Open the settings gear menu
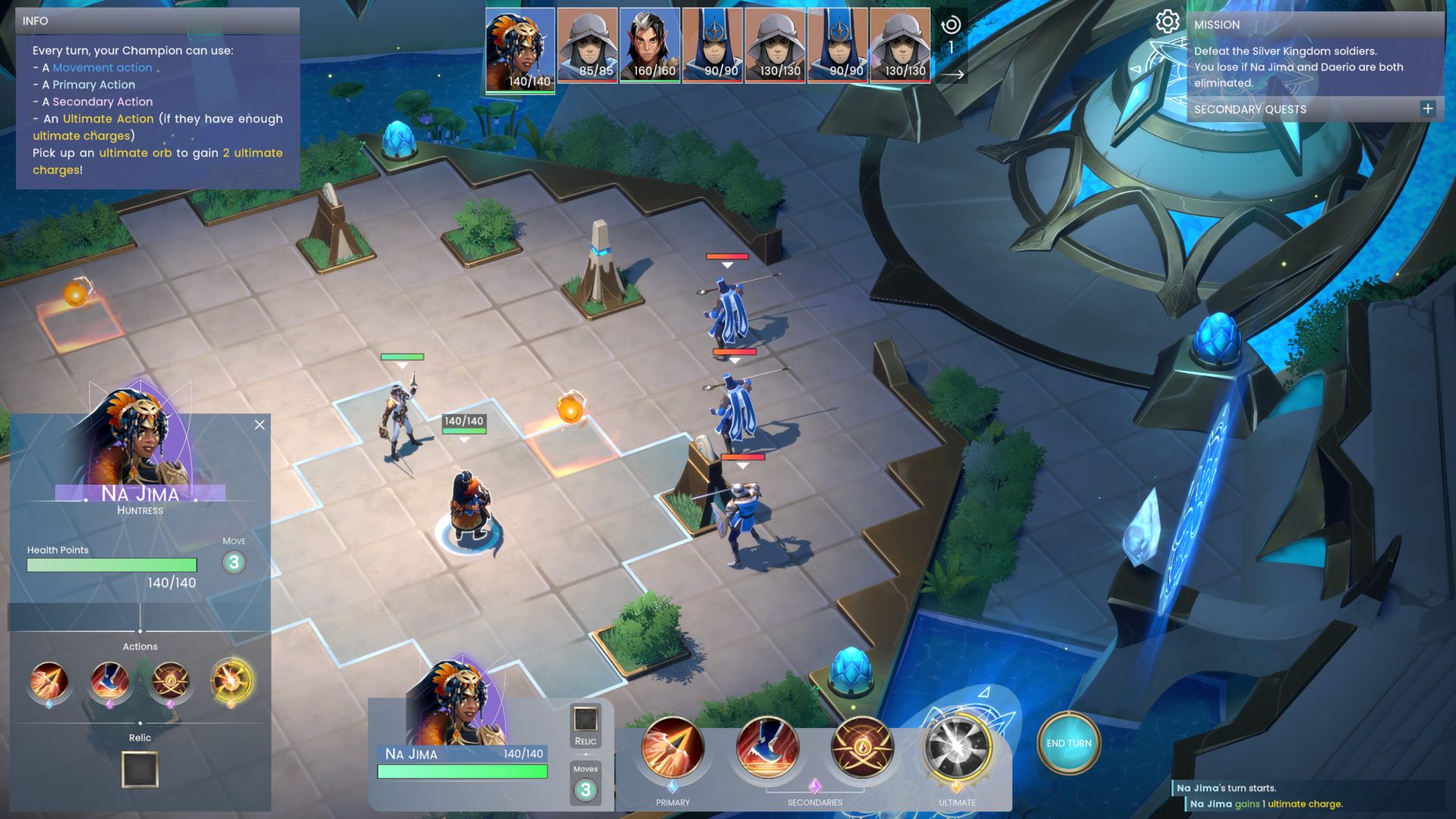This screenshot has height=819, width=1456. 1167,21
